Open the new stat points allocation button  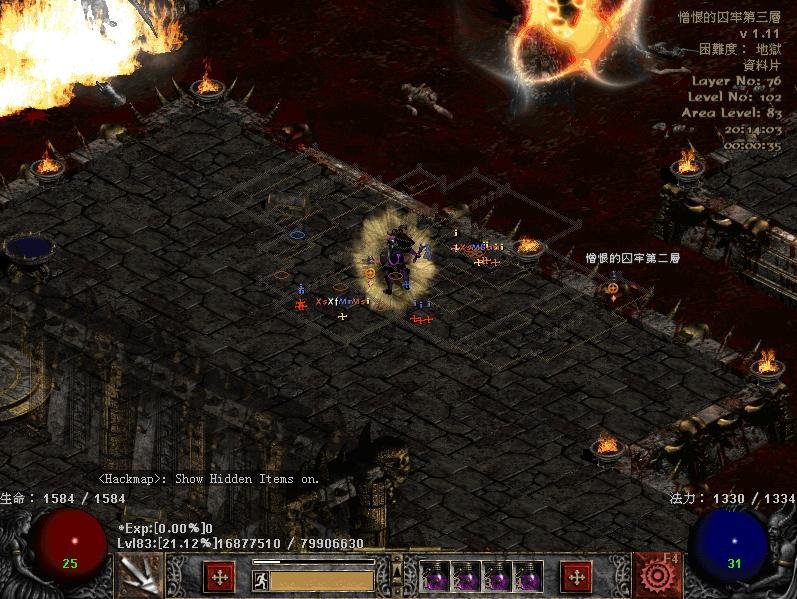(219, 577)
